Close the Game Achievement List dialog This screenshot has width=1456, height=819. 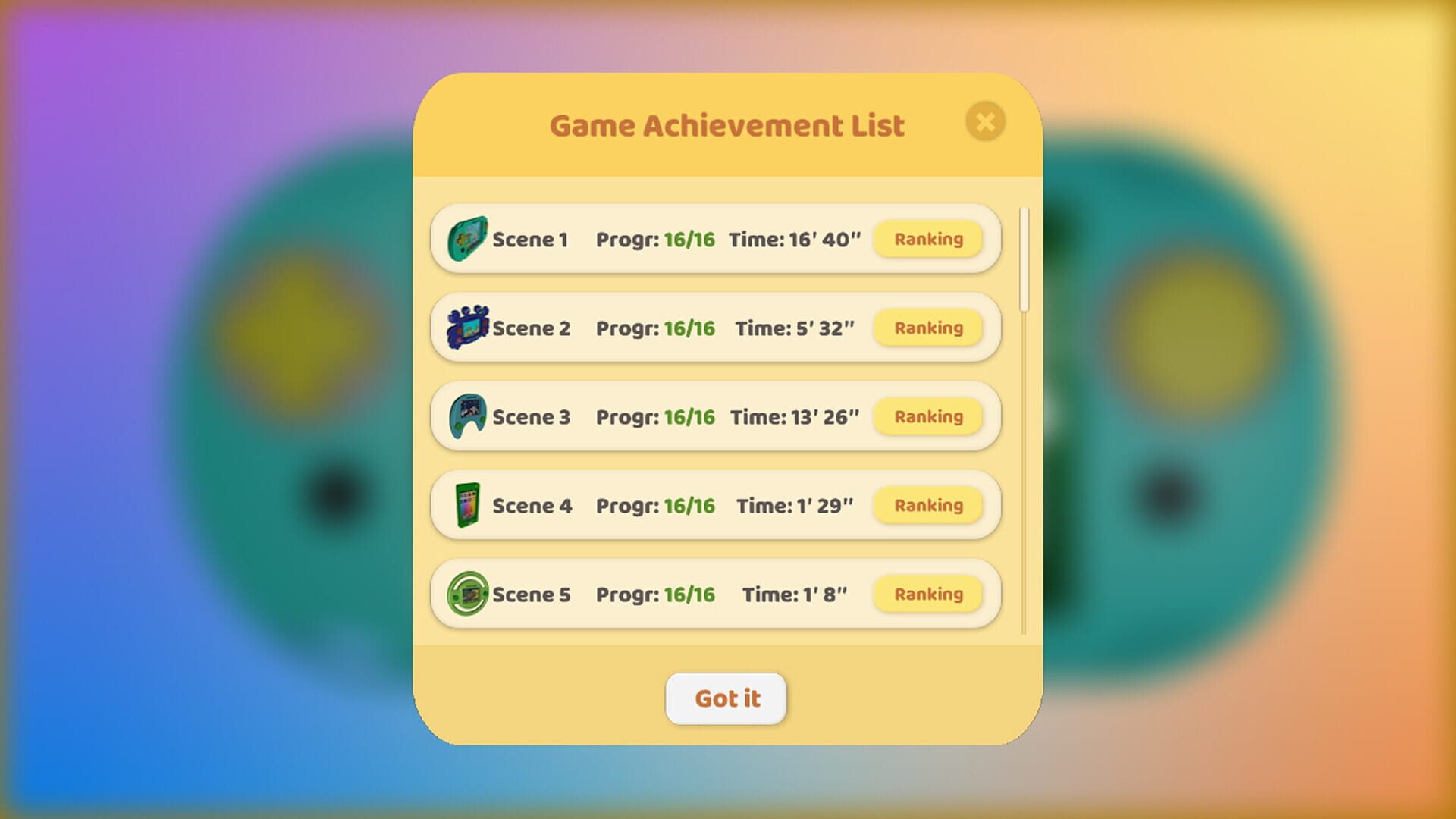point(985,122)
